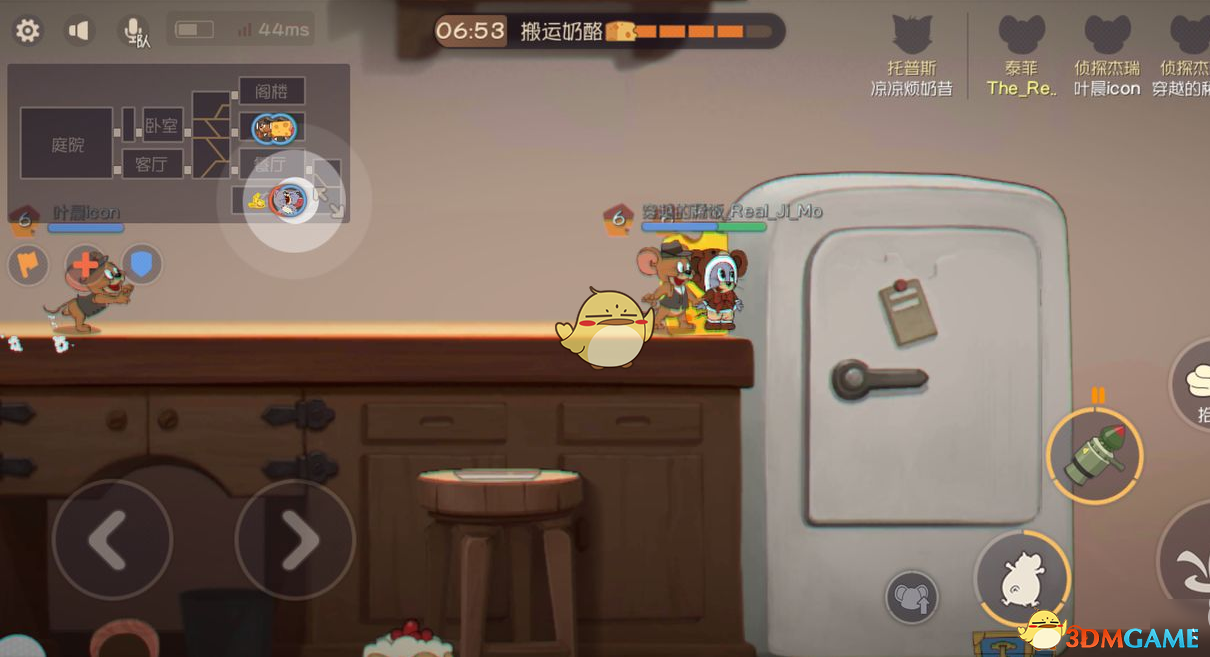The height and width of the screenshot is (657, 1210).
Task: View 叶晨icon's 侦探杰瑞 portrait
Action: 1107,36
